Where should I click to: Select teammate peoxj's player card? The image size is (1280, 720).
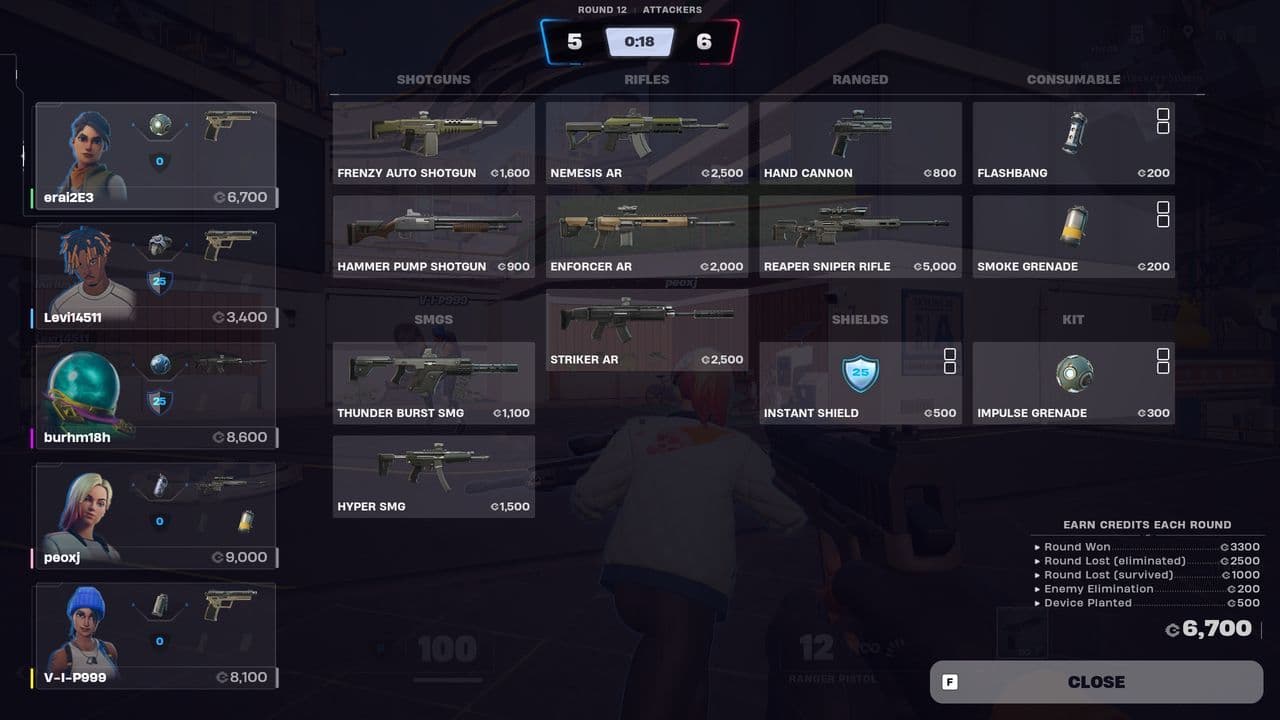(x=155, y=517)
